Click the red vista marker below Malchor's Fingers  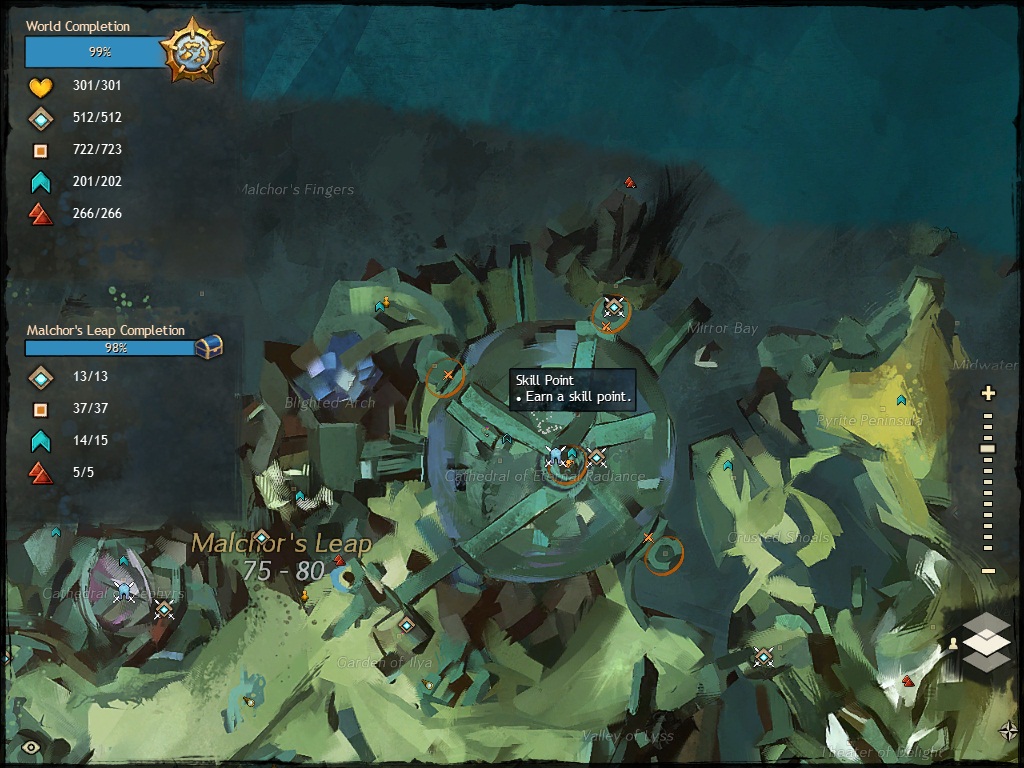629,183
